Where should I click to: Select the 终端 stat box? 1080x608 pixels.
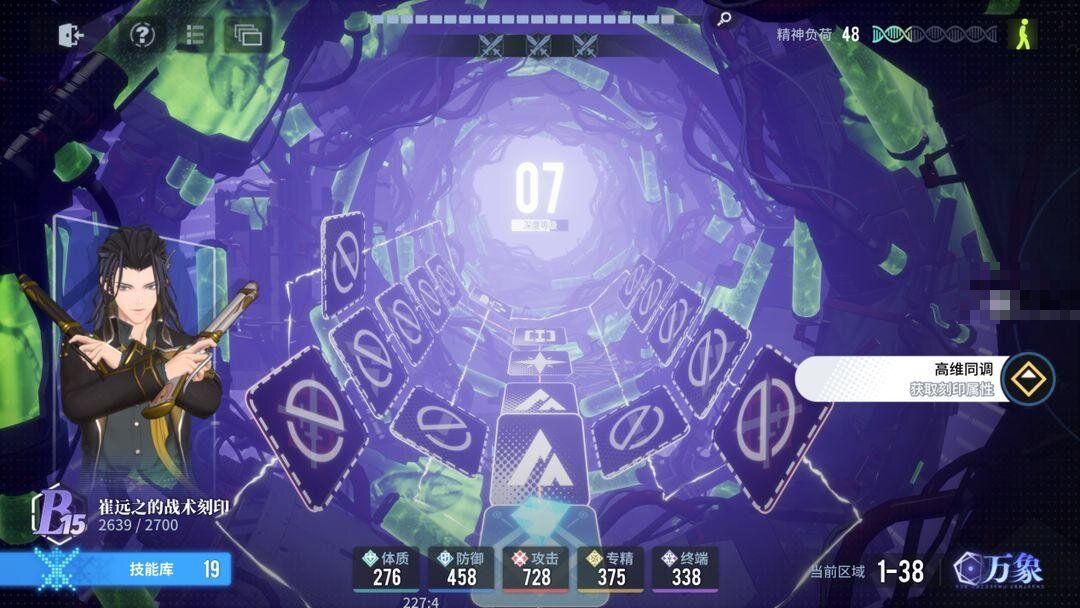point(686,568)
